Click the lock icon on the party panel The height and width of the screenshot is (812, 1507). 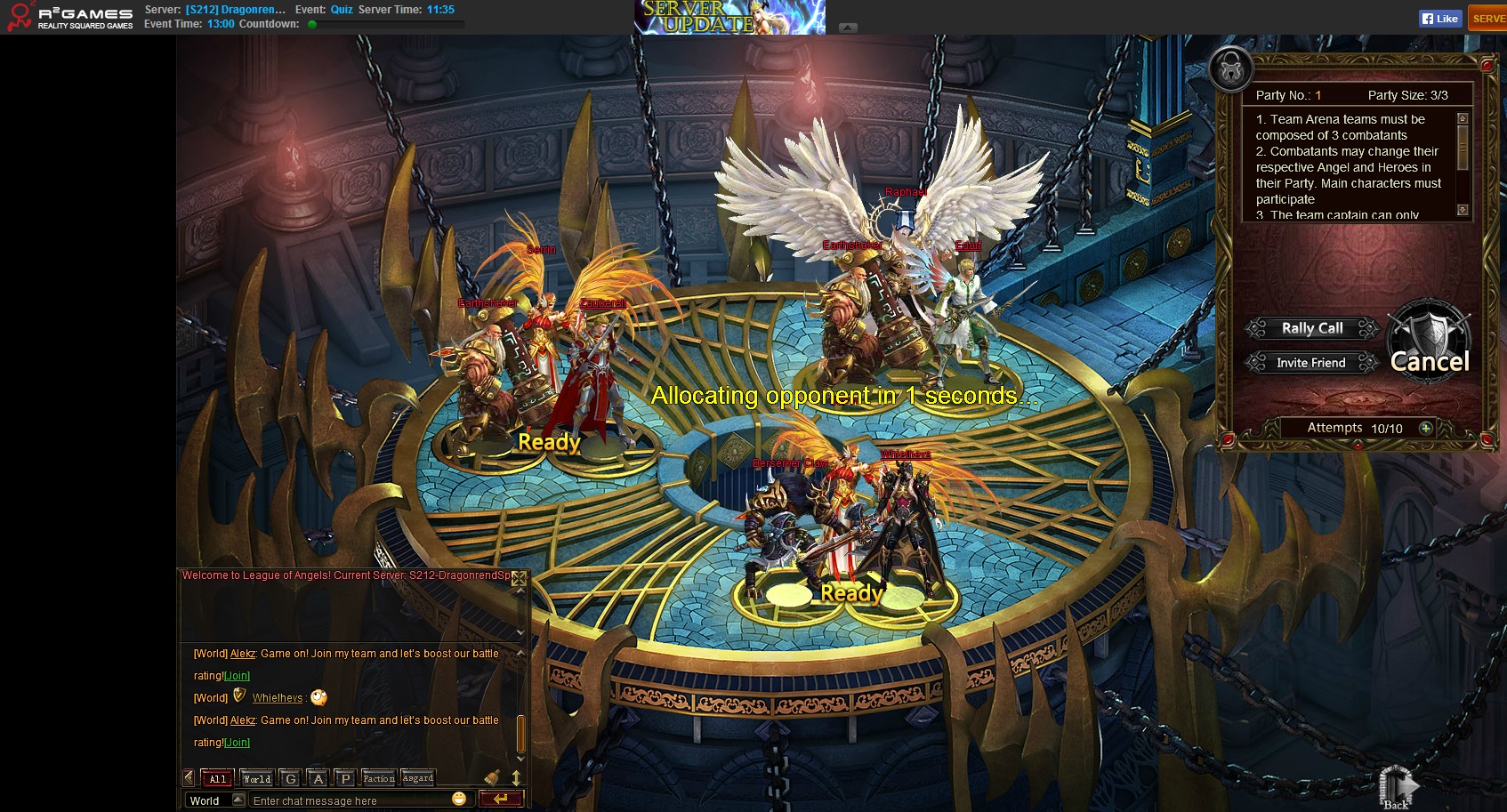click(1231, 69)
